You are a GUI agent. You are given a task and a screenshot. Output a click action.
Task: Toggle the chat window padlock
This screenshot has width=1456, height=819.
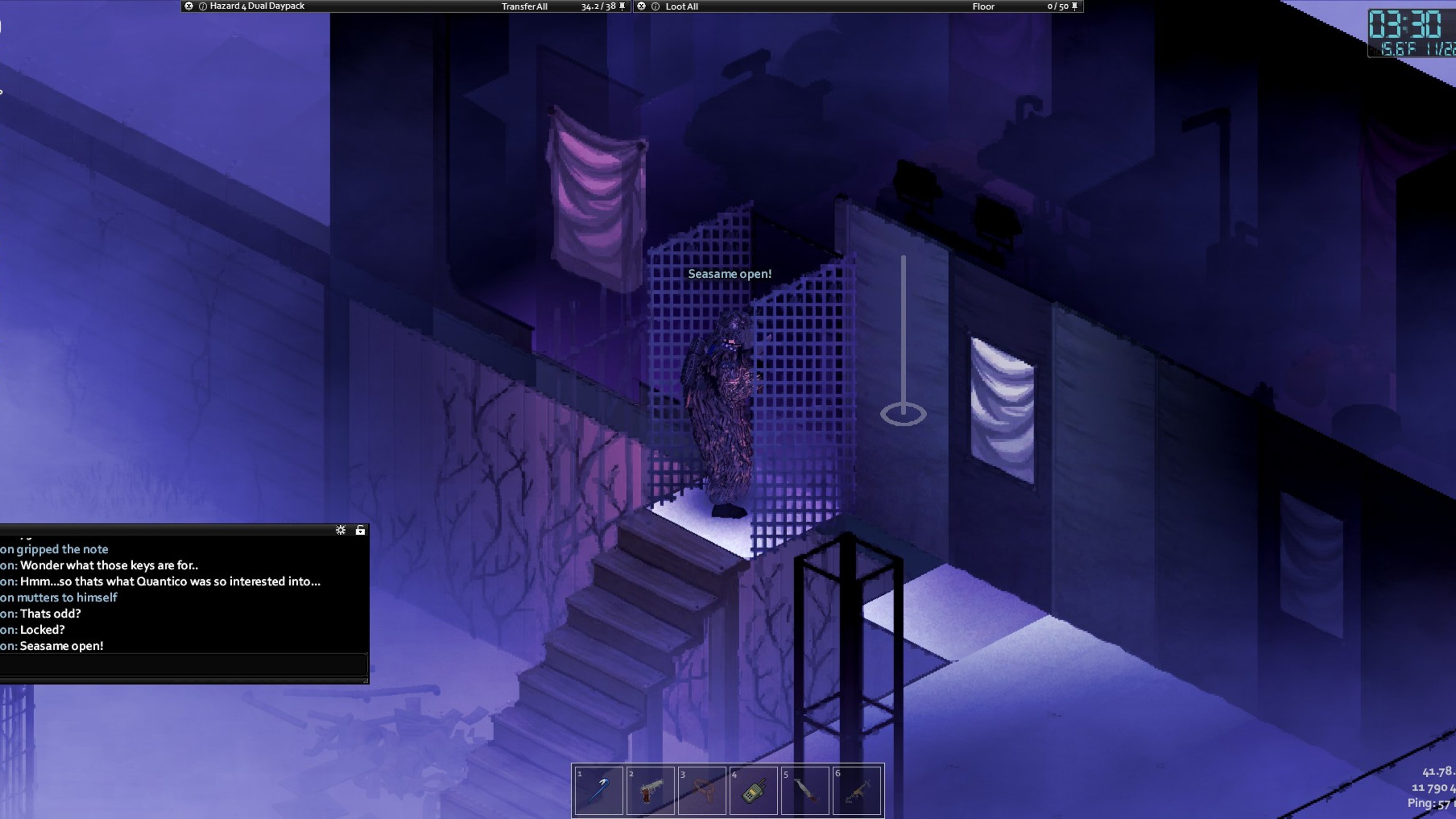360,530
